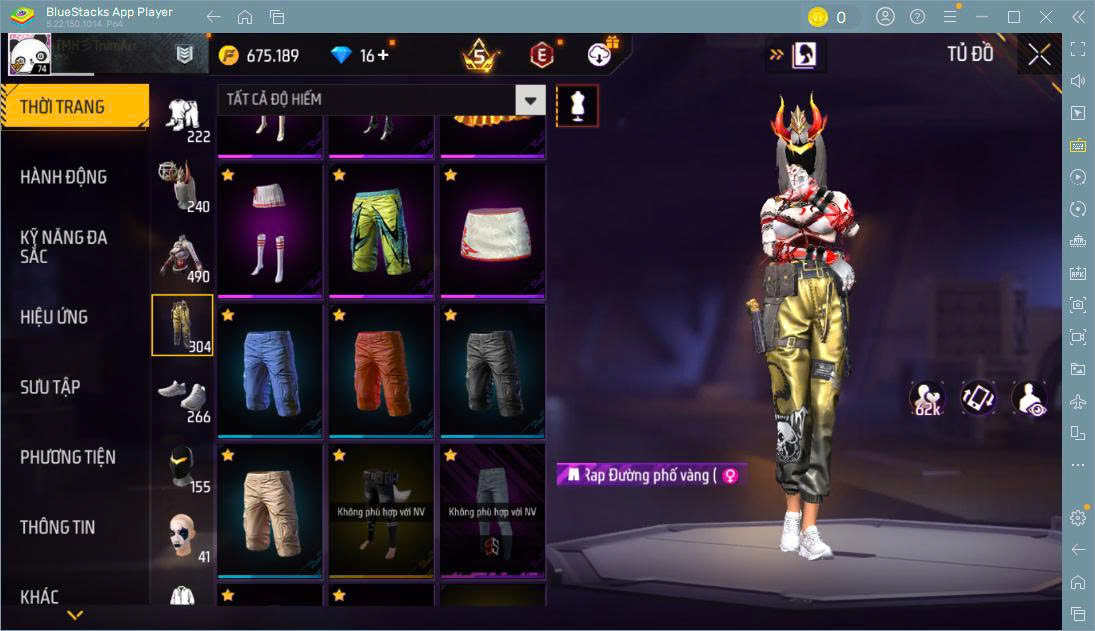This screenshot has width=1095, height=631.
Task: Select the KỸ NĂNG ĐA SẮC tab
Action: point(64,246)
